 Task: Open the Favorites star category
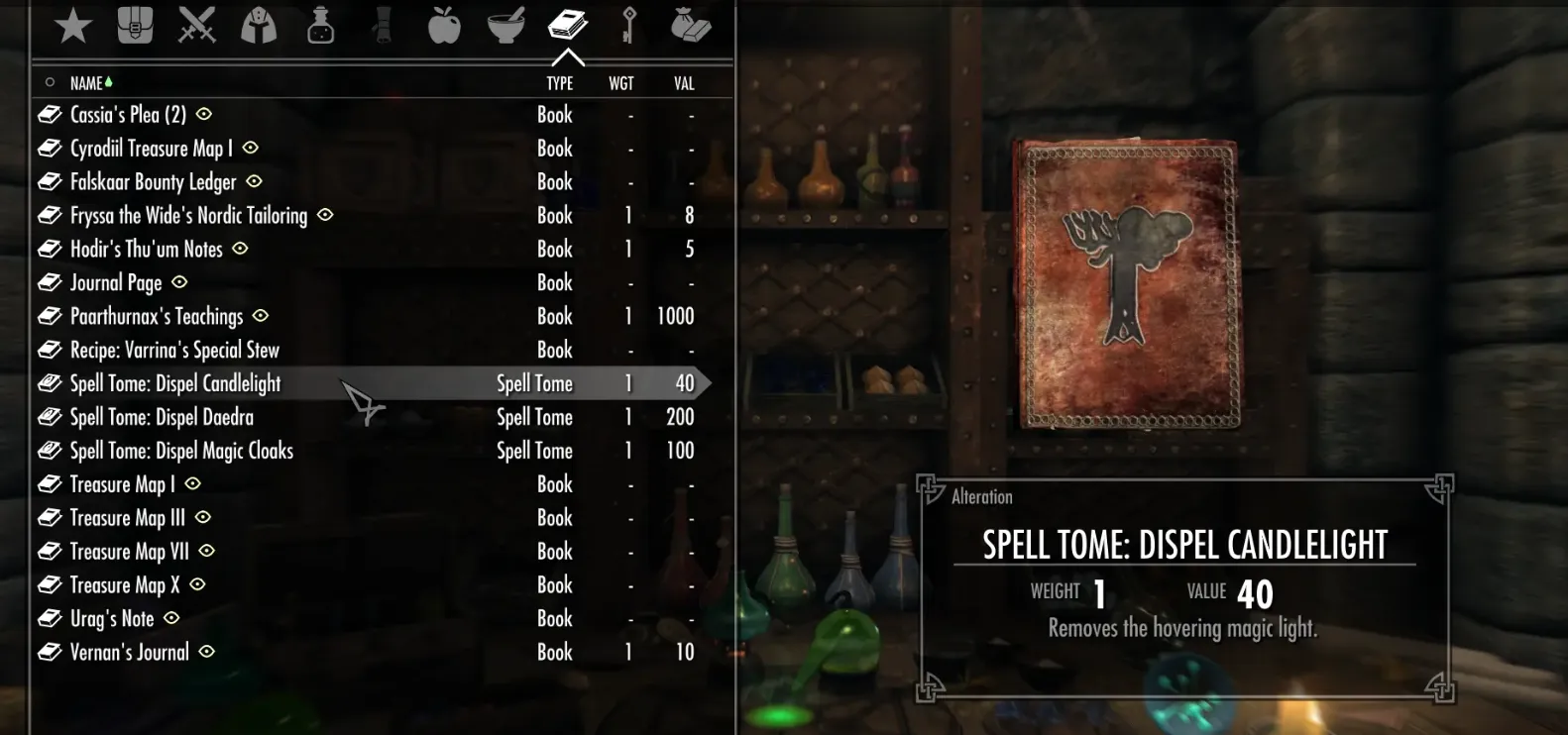pos(73,26)
